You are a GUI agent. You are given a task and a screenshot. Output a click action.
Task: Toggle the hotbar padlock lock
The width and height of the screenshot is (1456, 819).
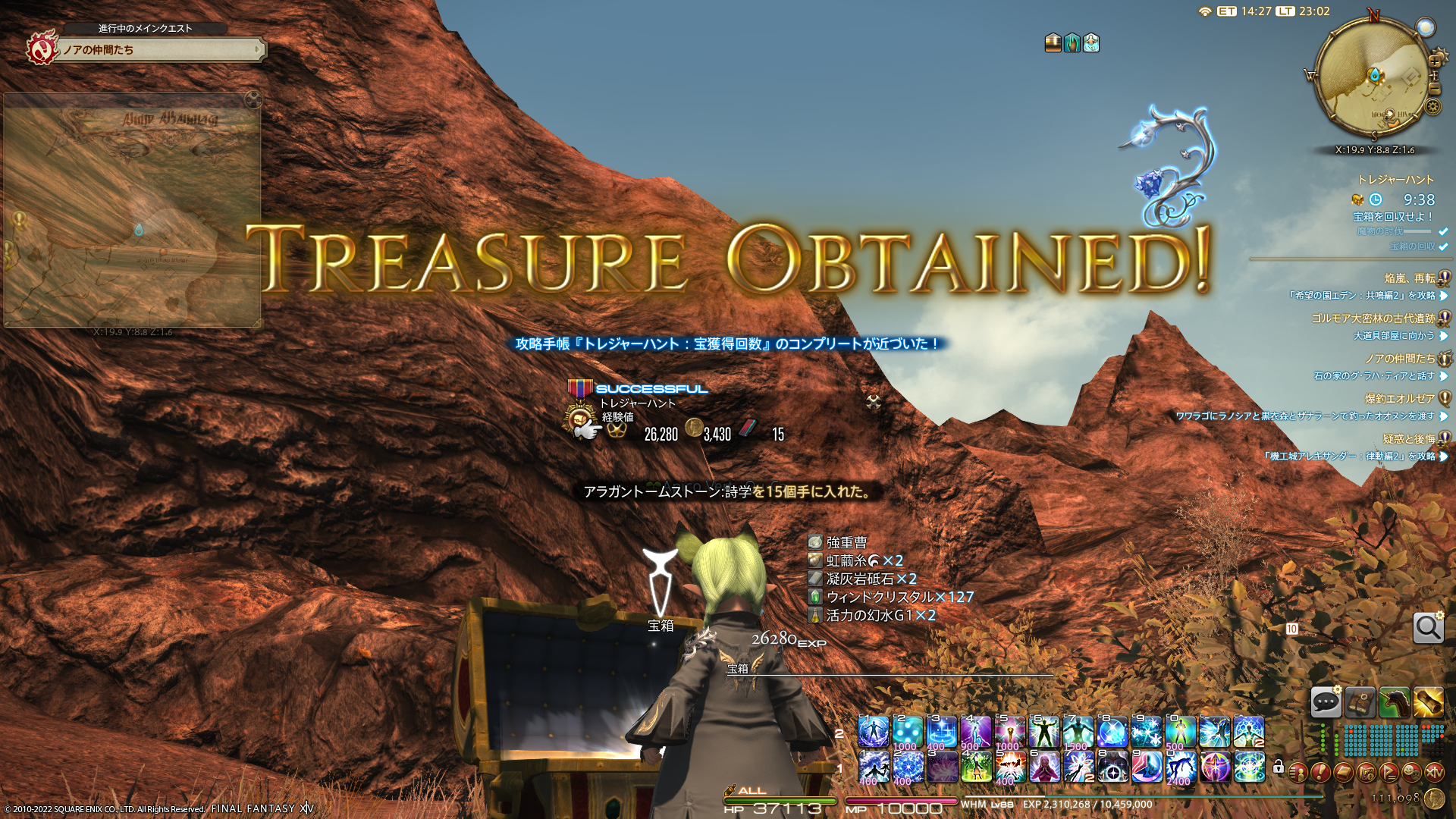(x=1279, y=767)
